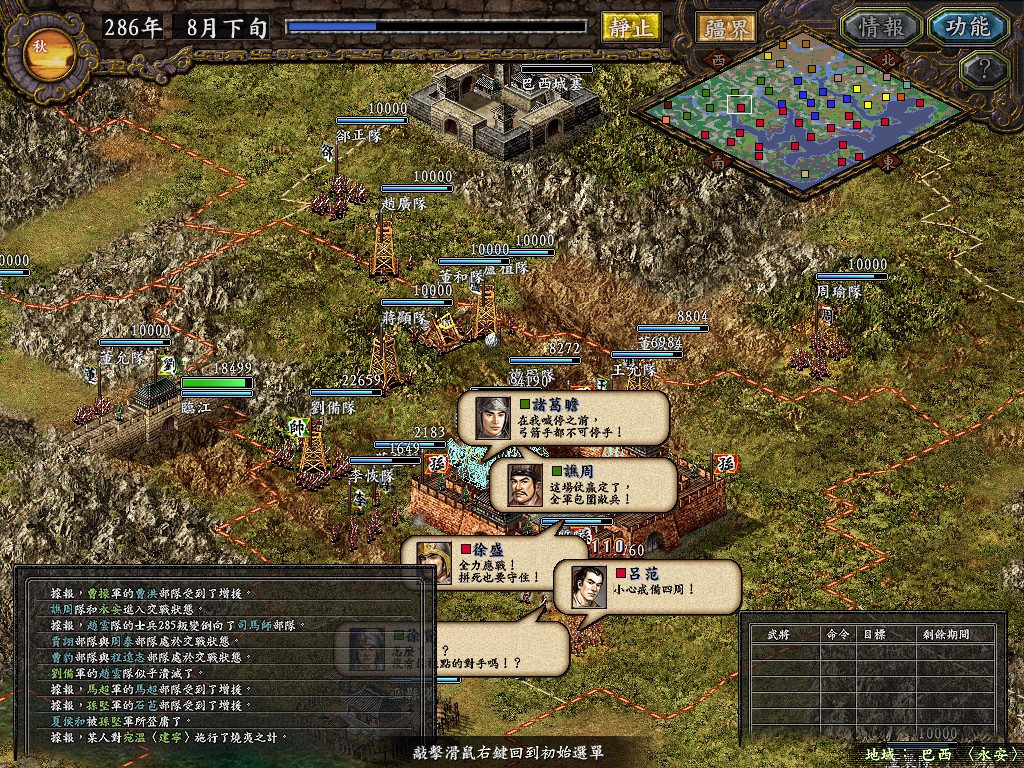Select the 西 west marker on minimap frame
Screen dimensions: 1024x768
click(x=717, y=59)
